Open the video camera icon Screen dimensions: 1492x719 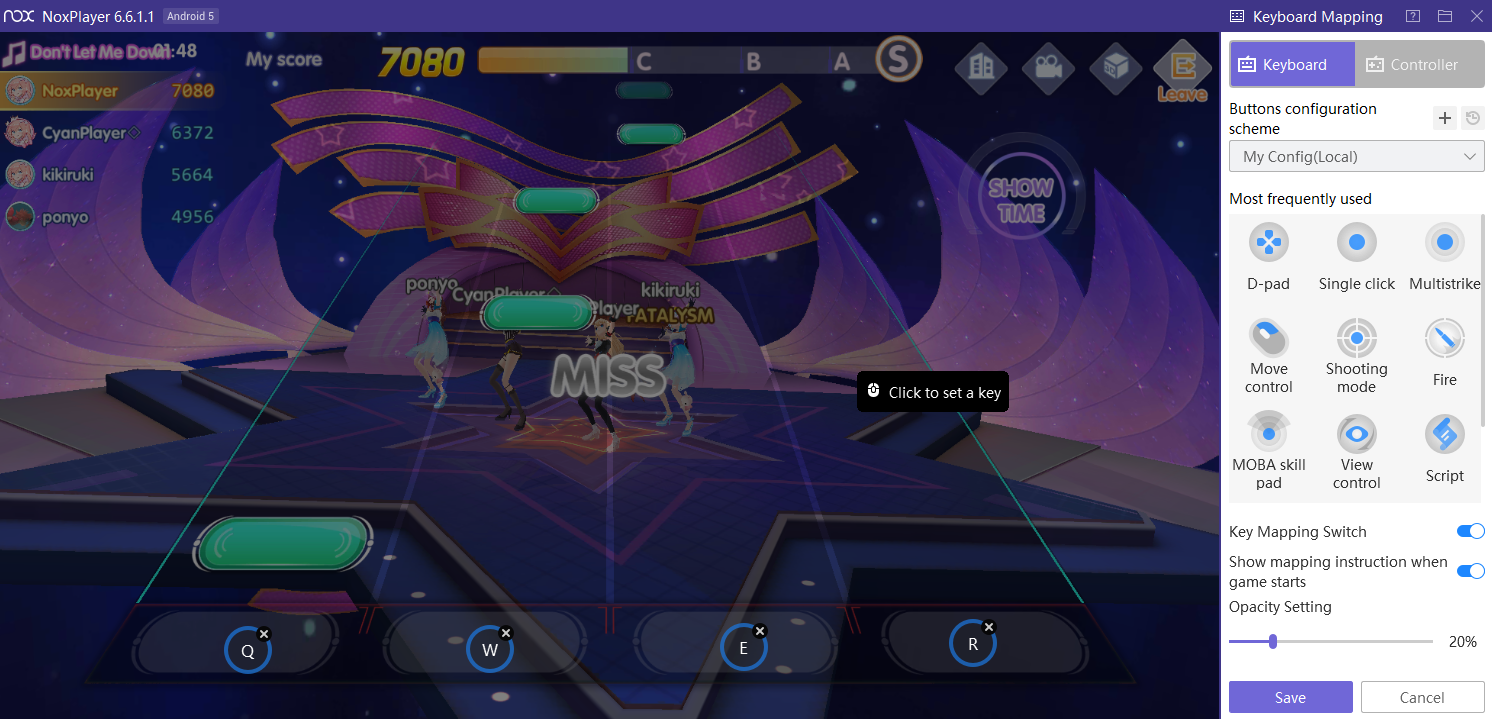[x=1048, y=67]
